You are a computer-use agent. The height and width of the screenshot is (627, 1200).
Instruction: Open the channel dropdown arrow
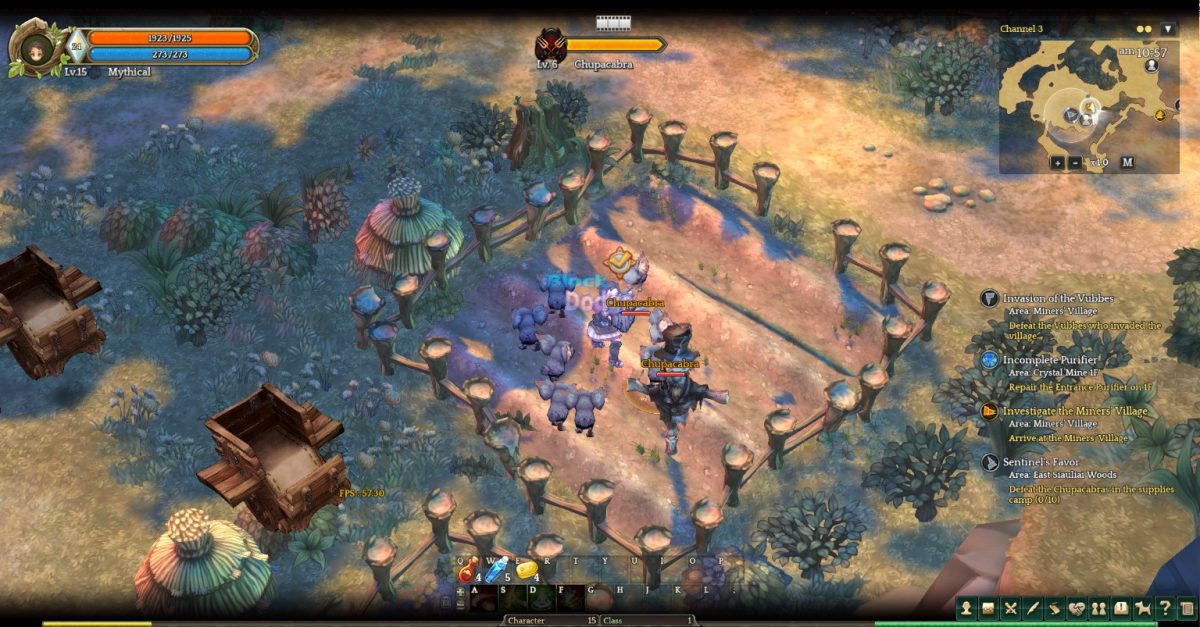1167,29
